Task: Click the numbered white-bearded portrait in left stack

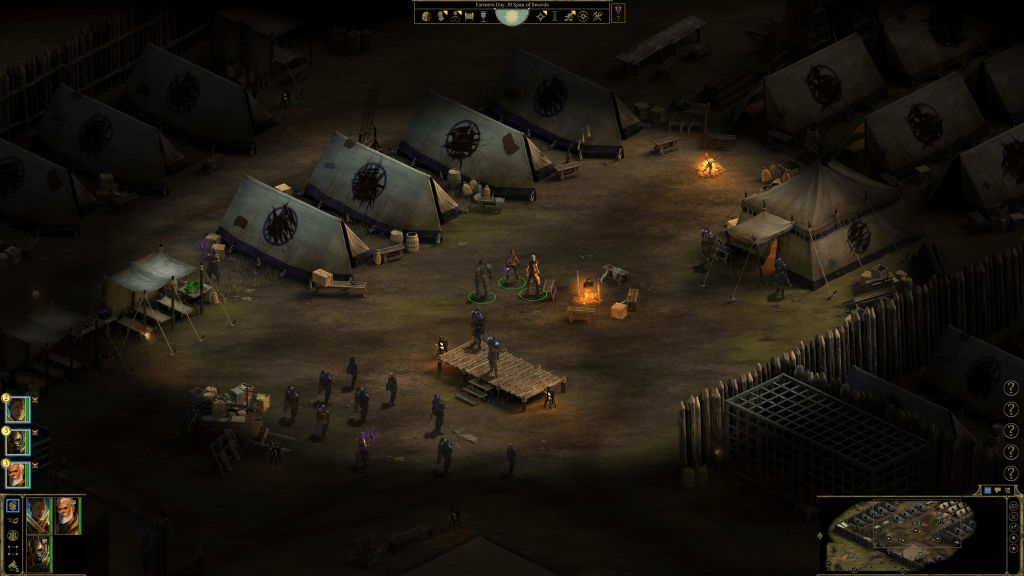Action: click(17, 474)
